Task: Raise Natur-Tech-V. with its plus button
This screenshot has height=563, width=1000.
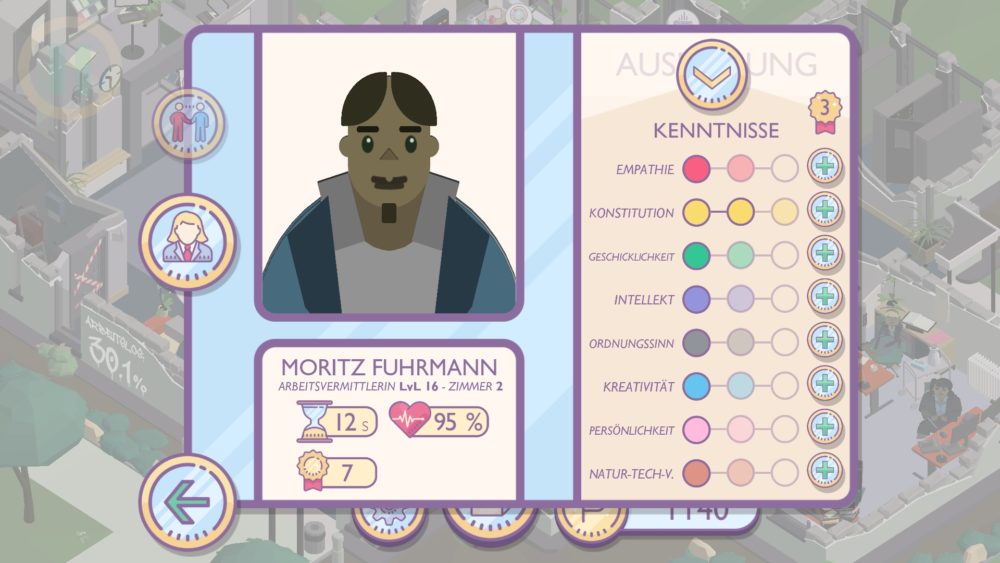Action: pyautogui.click(x=825, y=470)
